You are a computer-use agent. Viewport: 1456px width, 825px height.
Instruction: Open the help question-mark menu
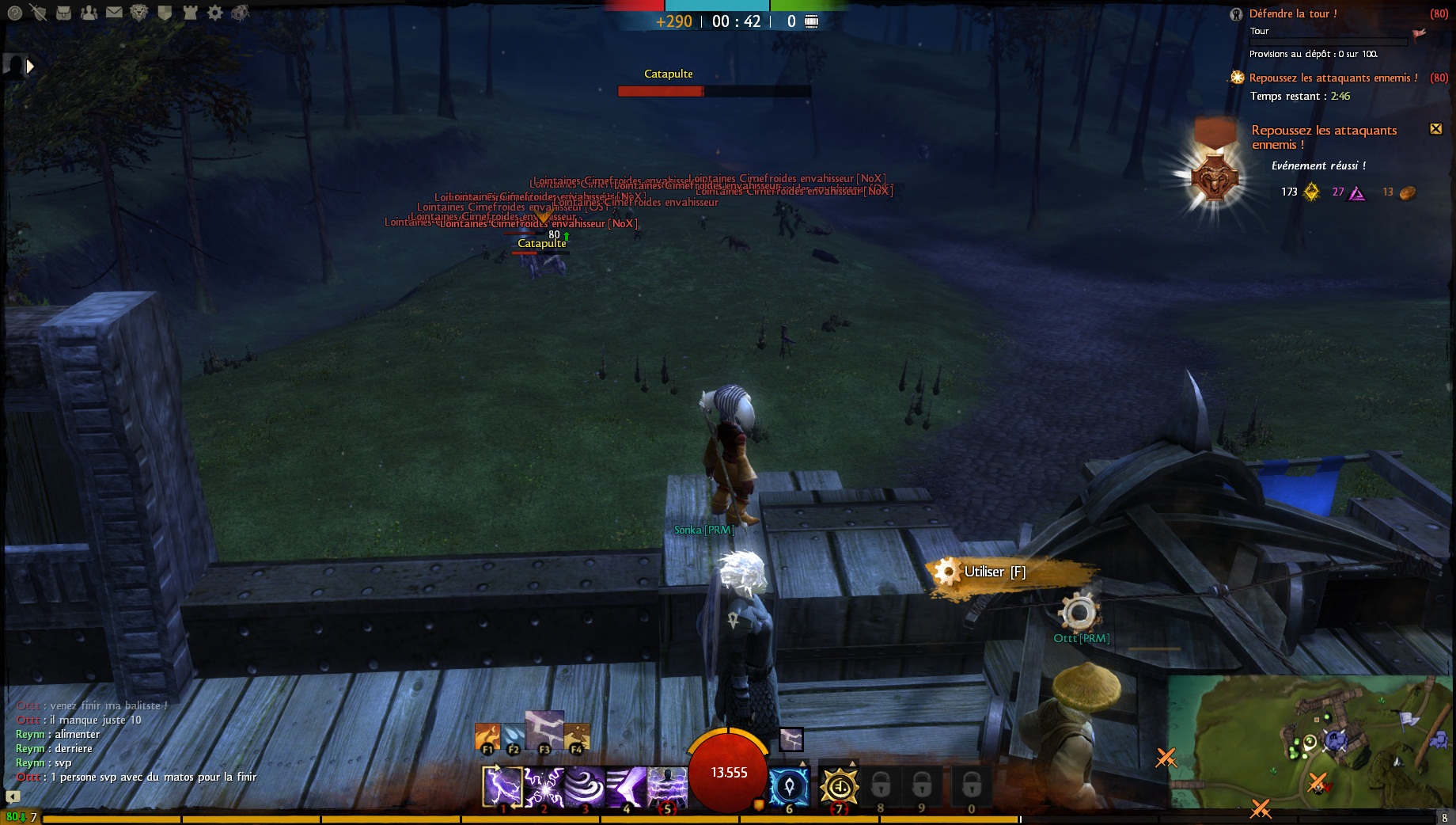14,13
